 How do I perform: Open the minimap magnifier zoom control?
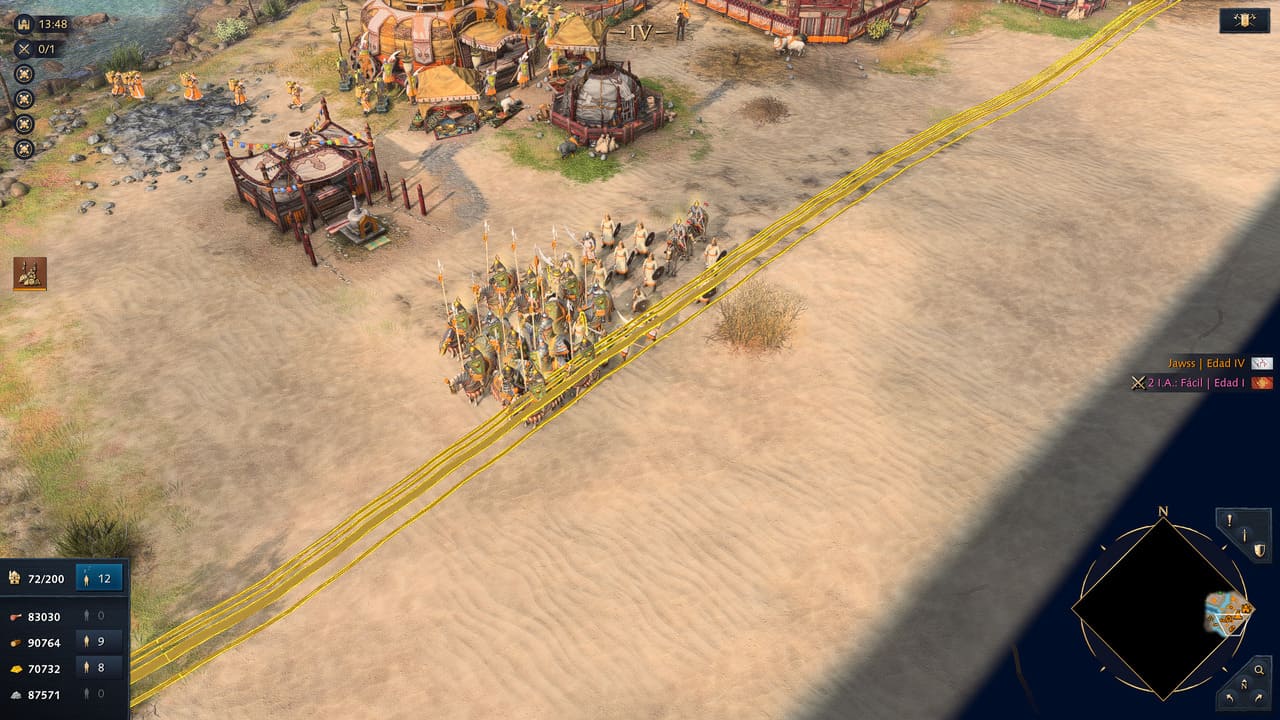[1259, 670]
